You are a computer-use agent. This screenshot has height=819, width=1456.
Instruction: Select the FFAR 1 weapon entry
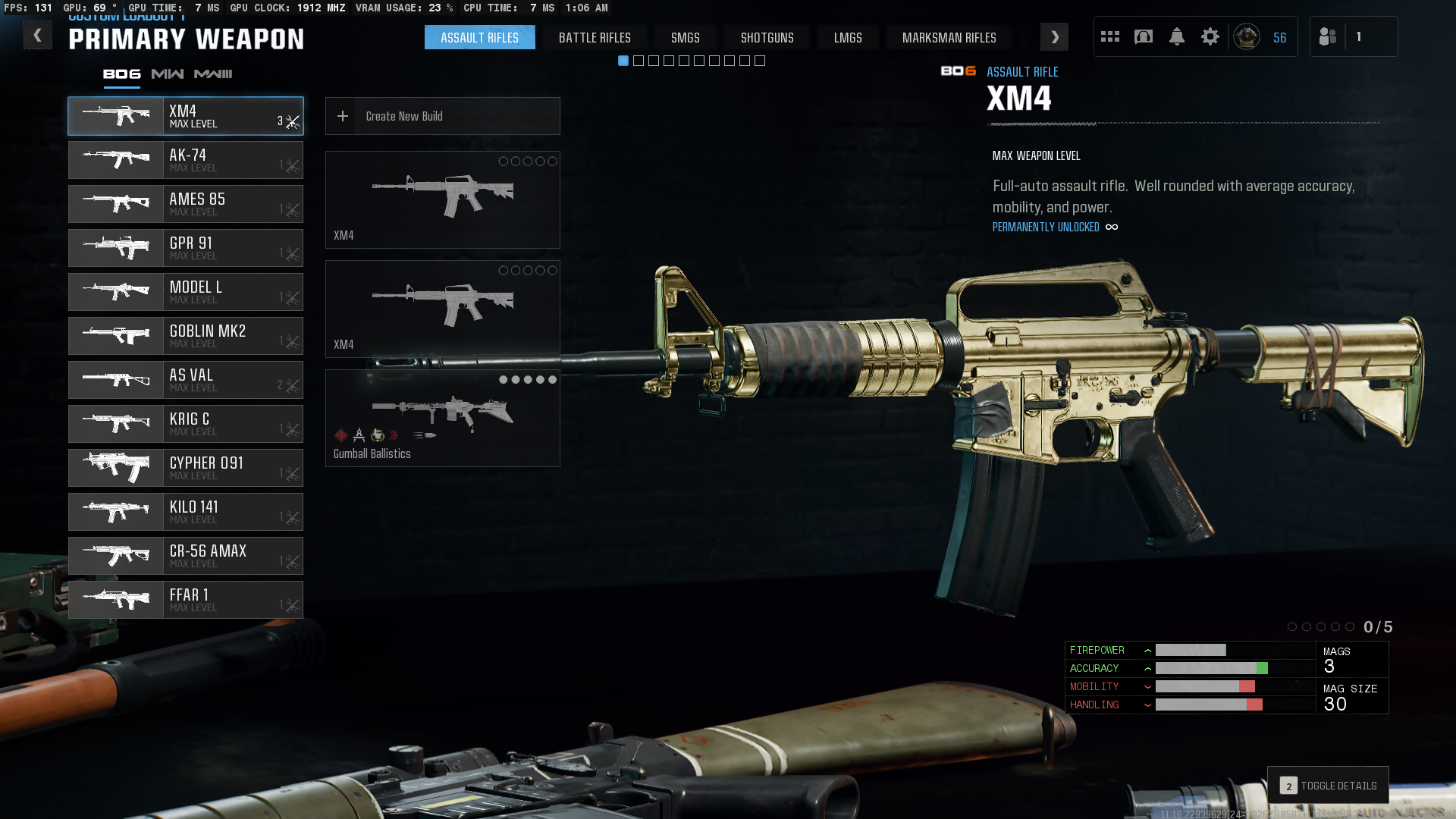(x=186, y=600)
